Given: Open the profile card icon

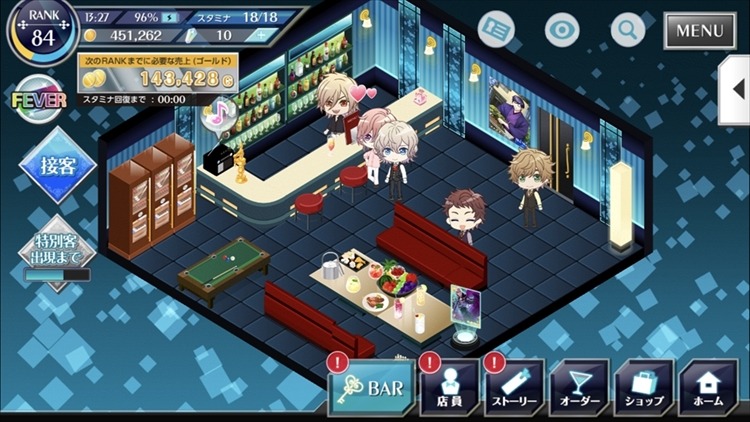Looking at the screenshot, I should pyautogui.click(x=496, y=29).
